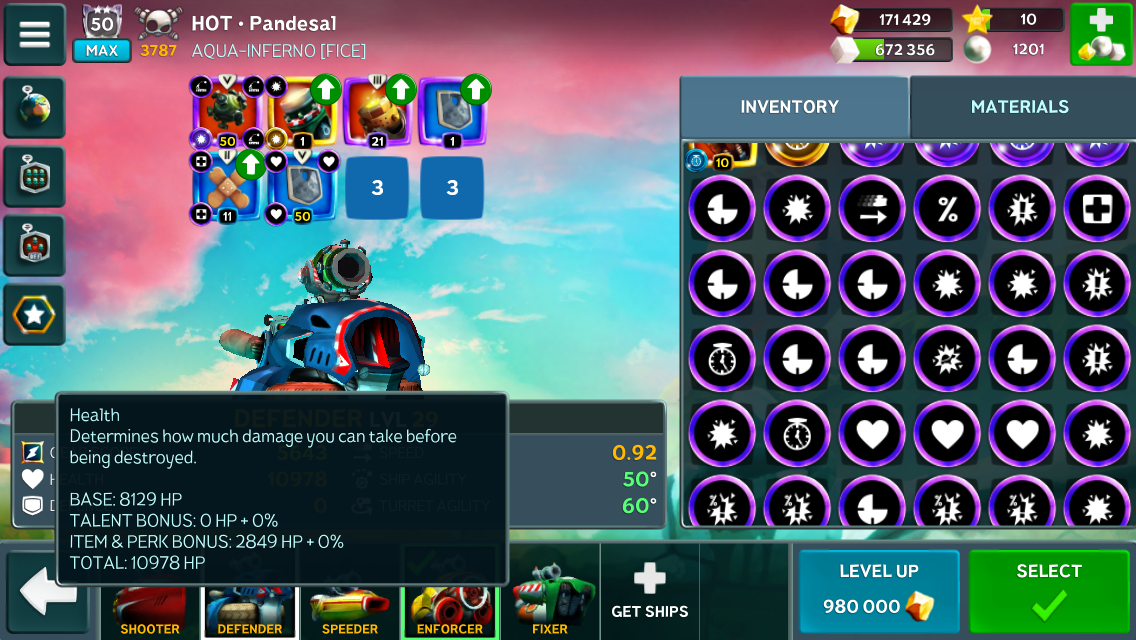The height and width of the screenshot is (640, 1136).
Task: Go back with the white arrow
Action: click(48, 592)
